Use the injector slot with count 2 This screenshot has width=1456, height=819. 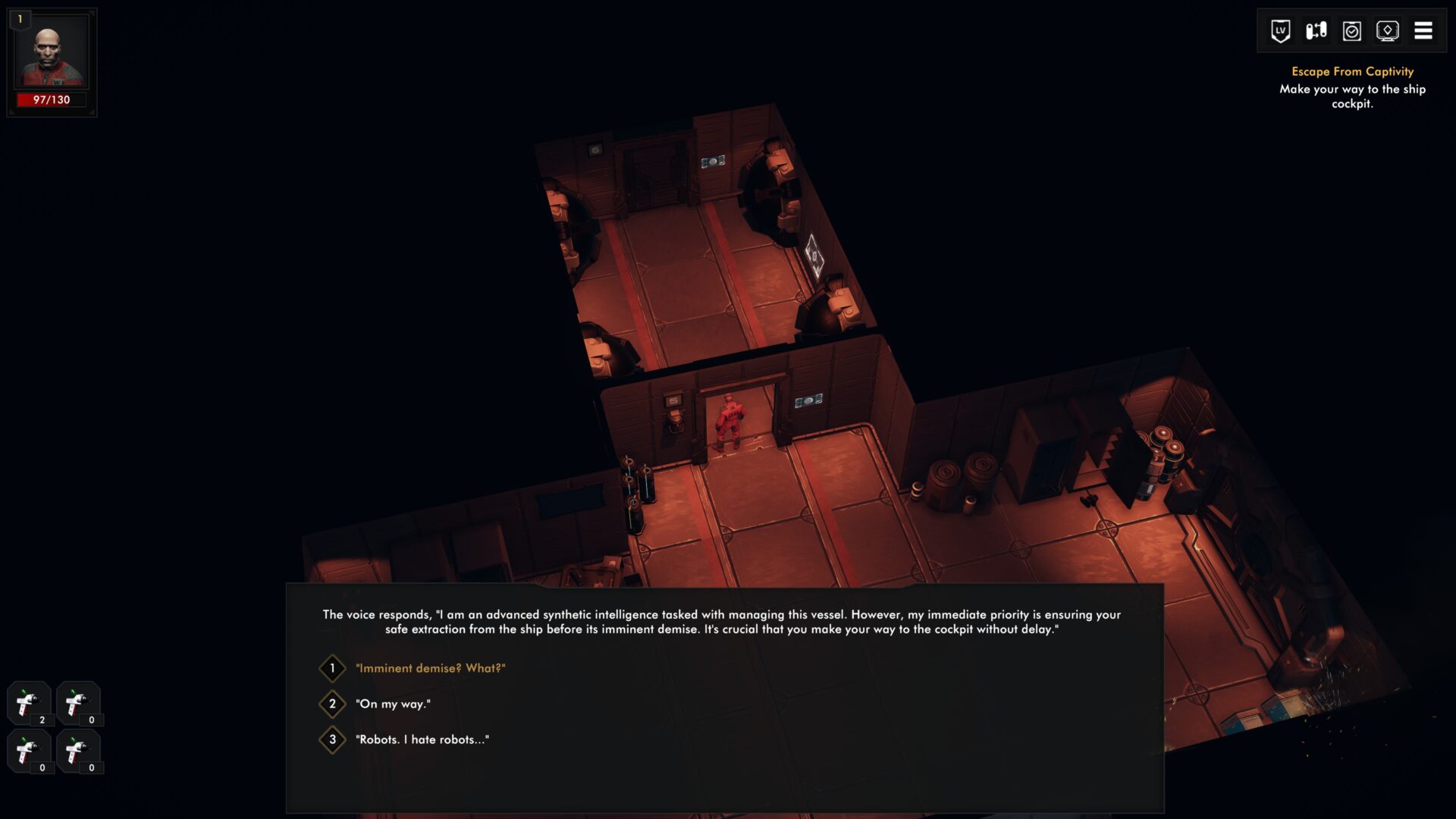click(x=29, y=703)
